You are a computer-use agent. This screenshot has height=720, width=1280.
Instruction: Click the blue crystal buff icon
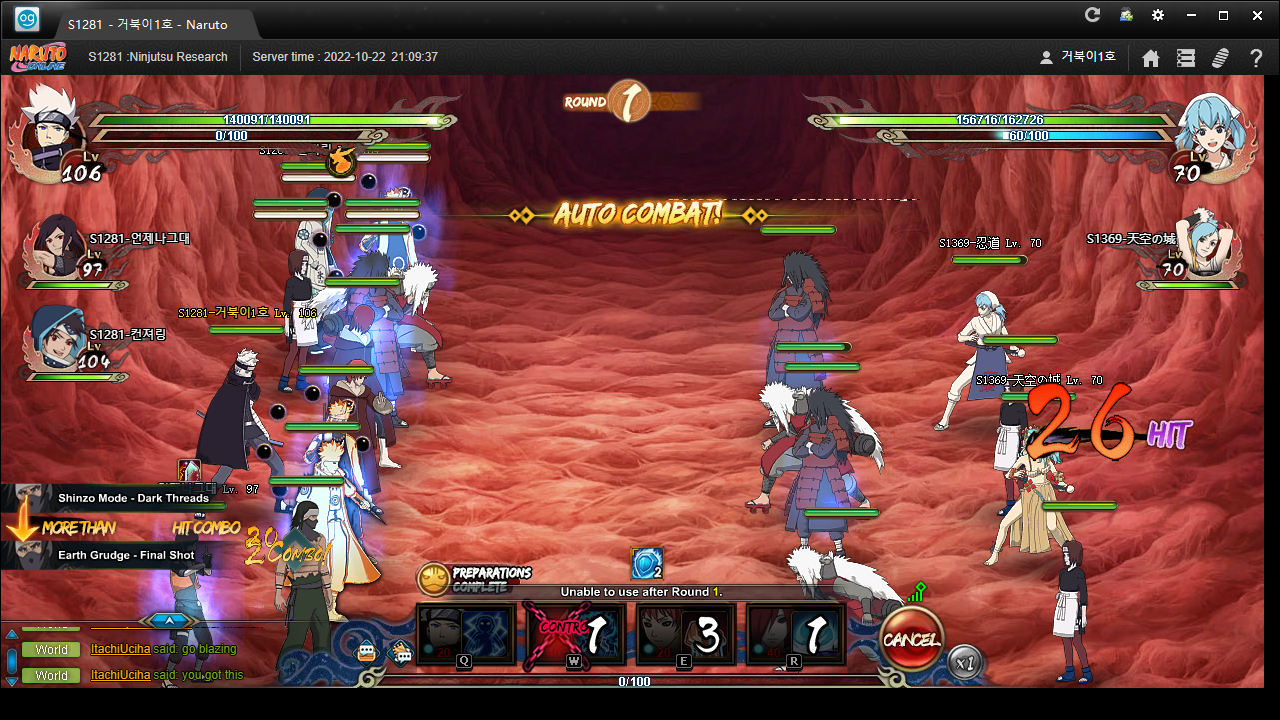point(646,563)
